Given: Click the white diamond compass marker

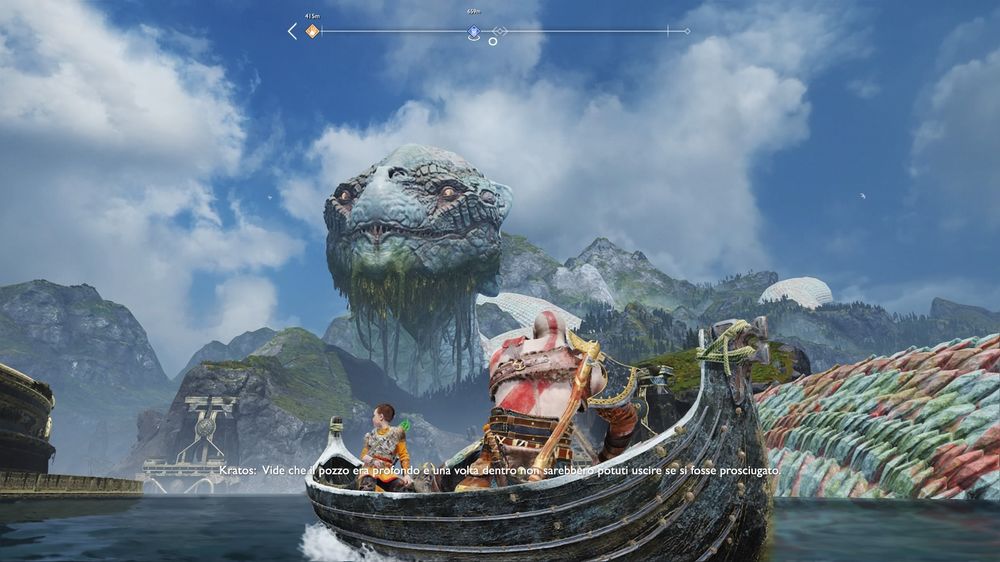Looking at the screenshot, I should click(500, 32).
